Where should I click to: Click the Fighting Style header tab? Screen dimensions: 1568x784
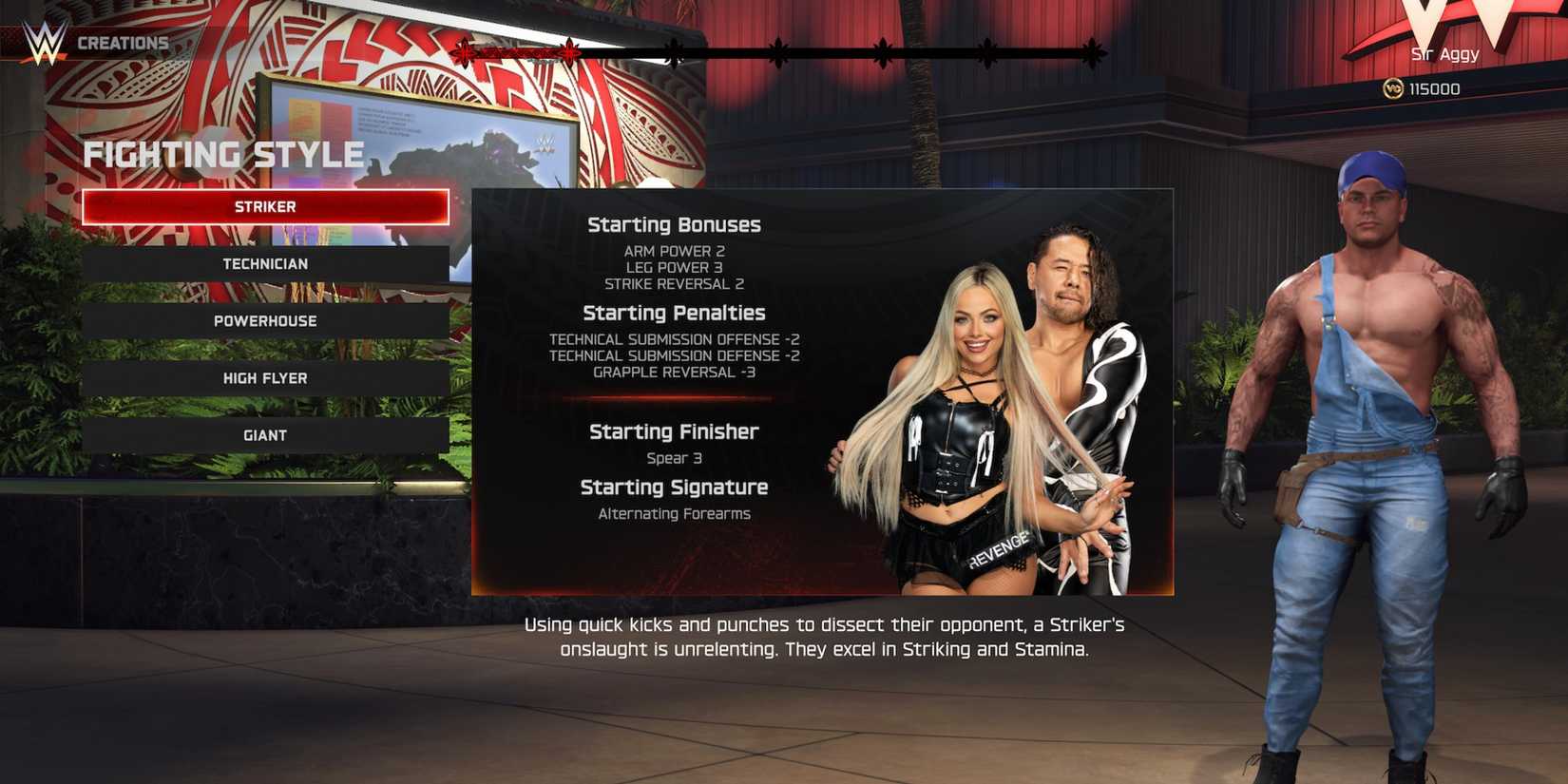[x=225, y=154]
